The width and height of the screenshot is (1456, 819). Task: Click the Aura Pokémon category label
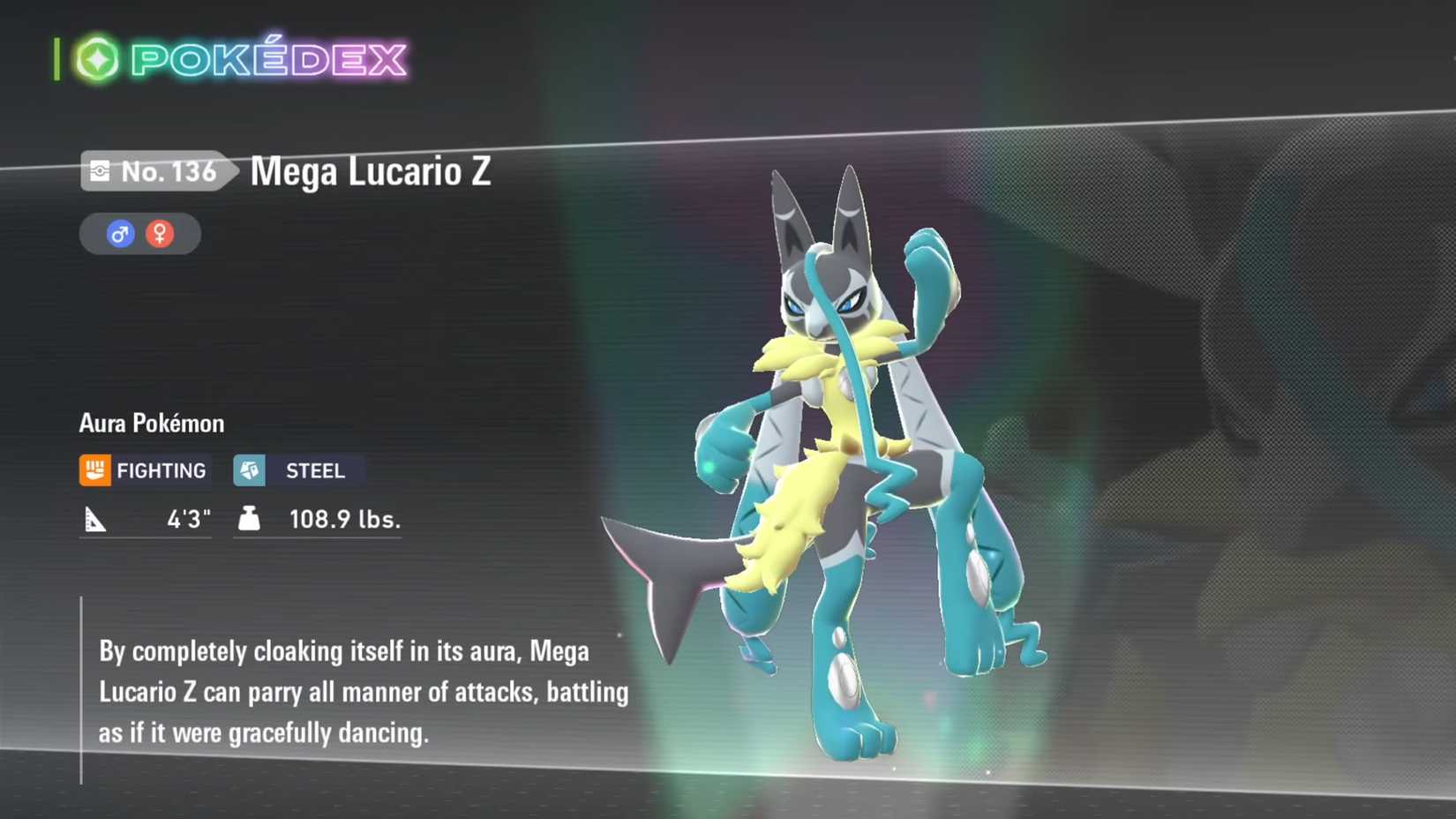click(x=150, y=423)
